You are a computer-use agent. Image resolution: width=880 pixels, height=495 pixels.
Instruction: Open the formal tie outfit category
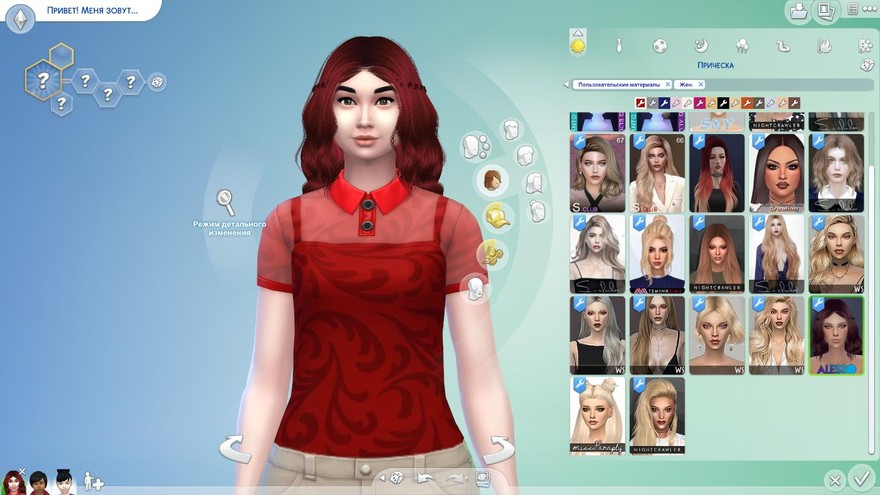click(619, 46)
